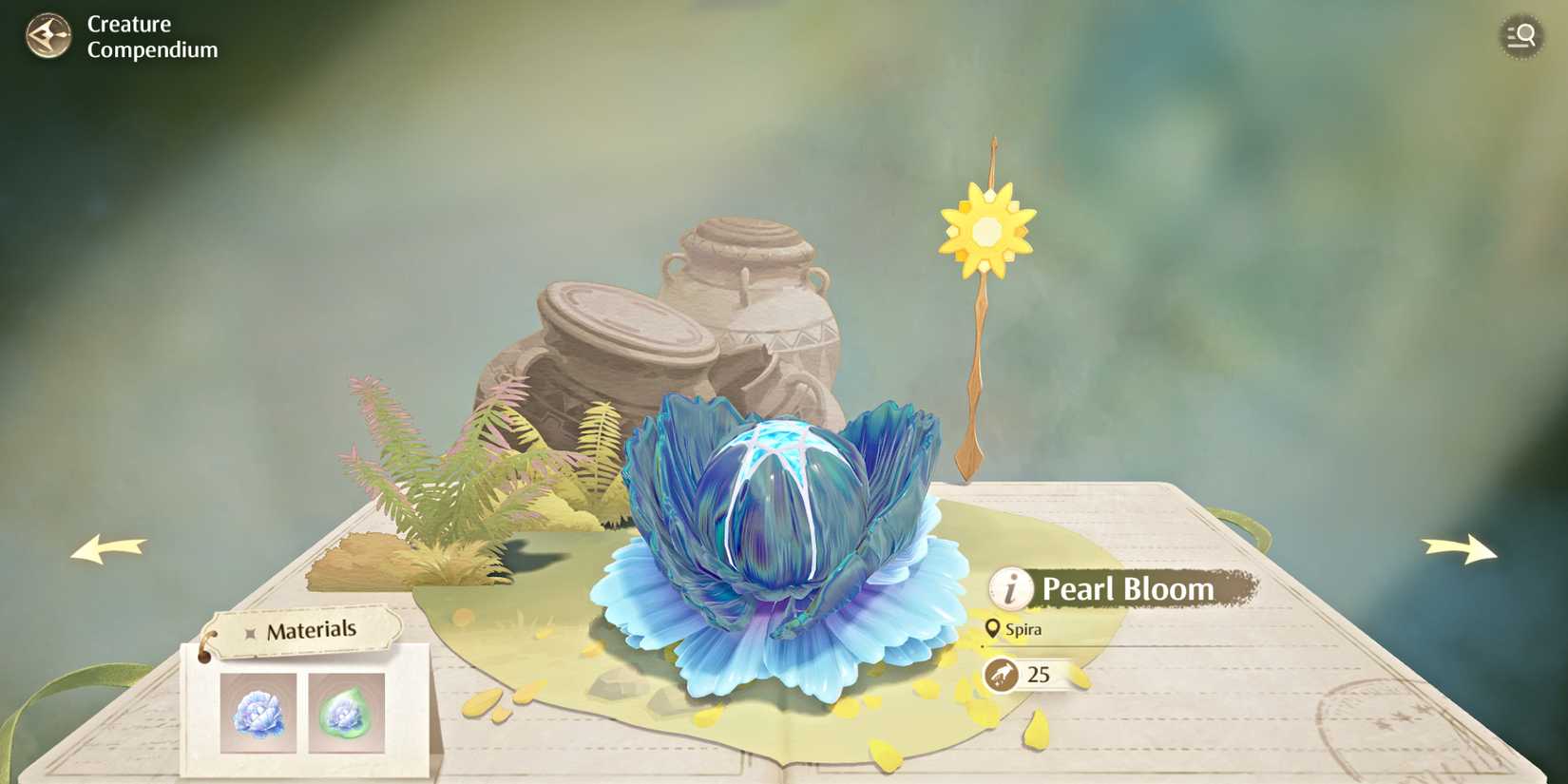Click the gather count showing 25
This screenshot has width=1568, height=784.
click(1038, 676)
